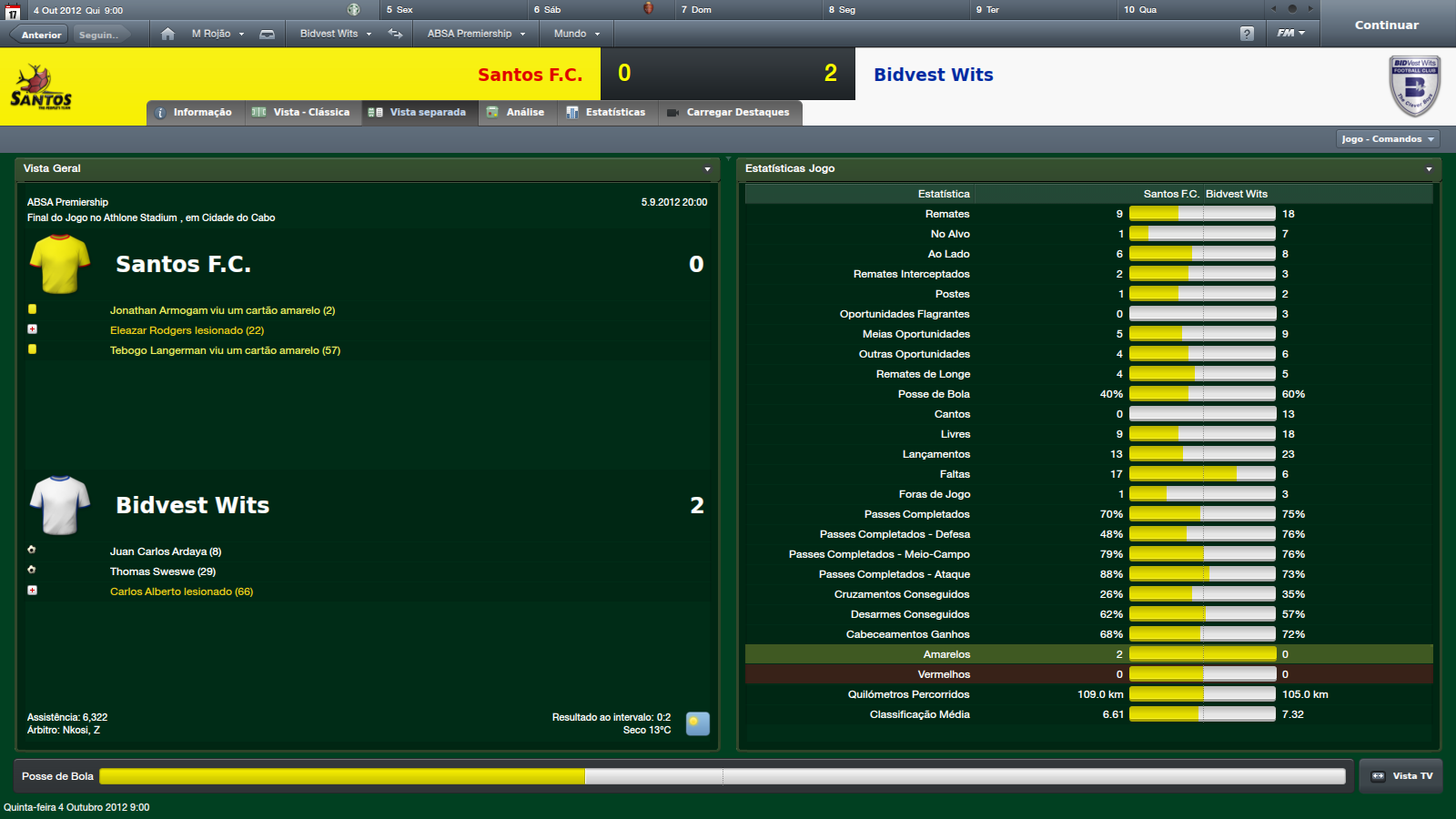Open the FM game menu
This screenshot has width=1456, height=819.
(1290, 33)
